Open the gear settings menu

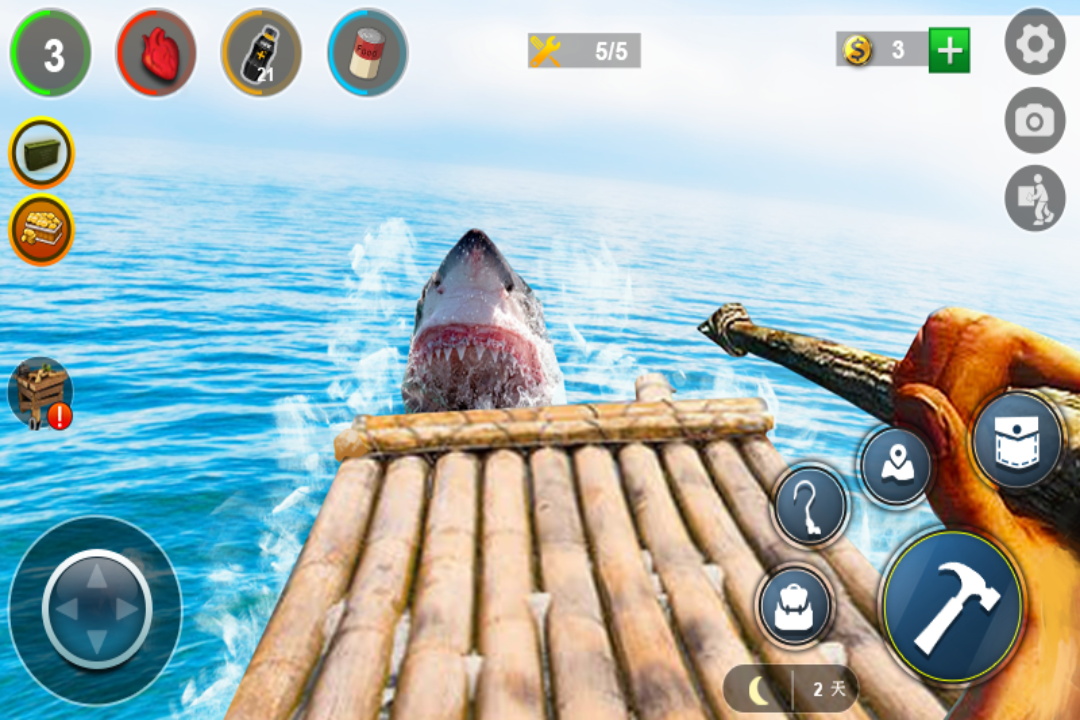(x=1034, y=42)
